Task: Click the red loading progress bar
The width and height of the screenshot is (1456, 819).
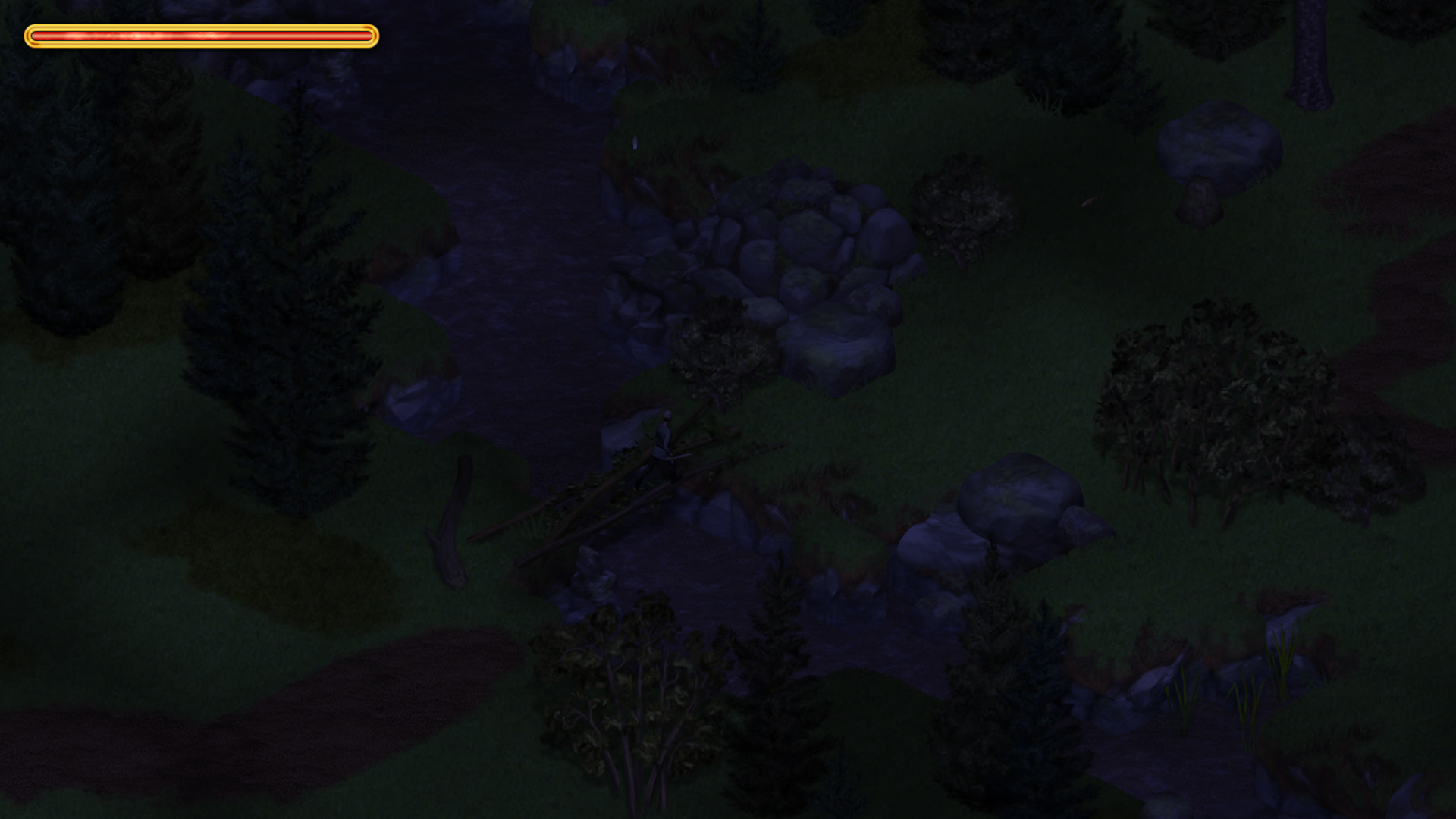Action: [x=201, y=33]
